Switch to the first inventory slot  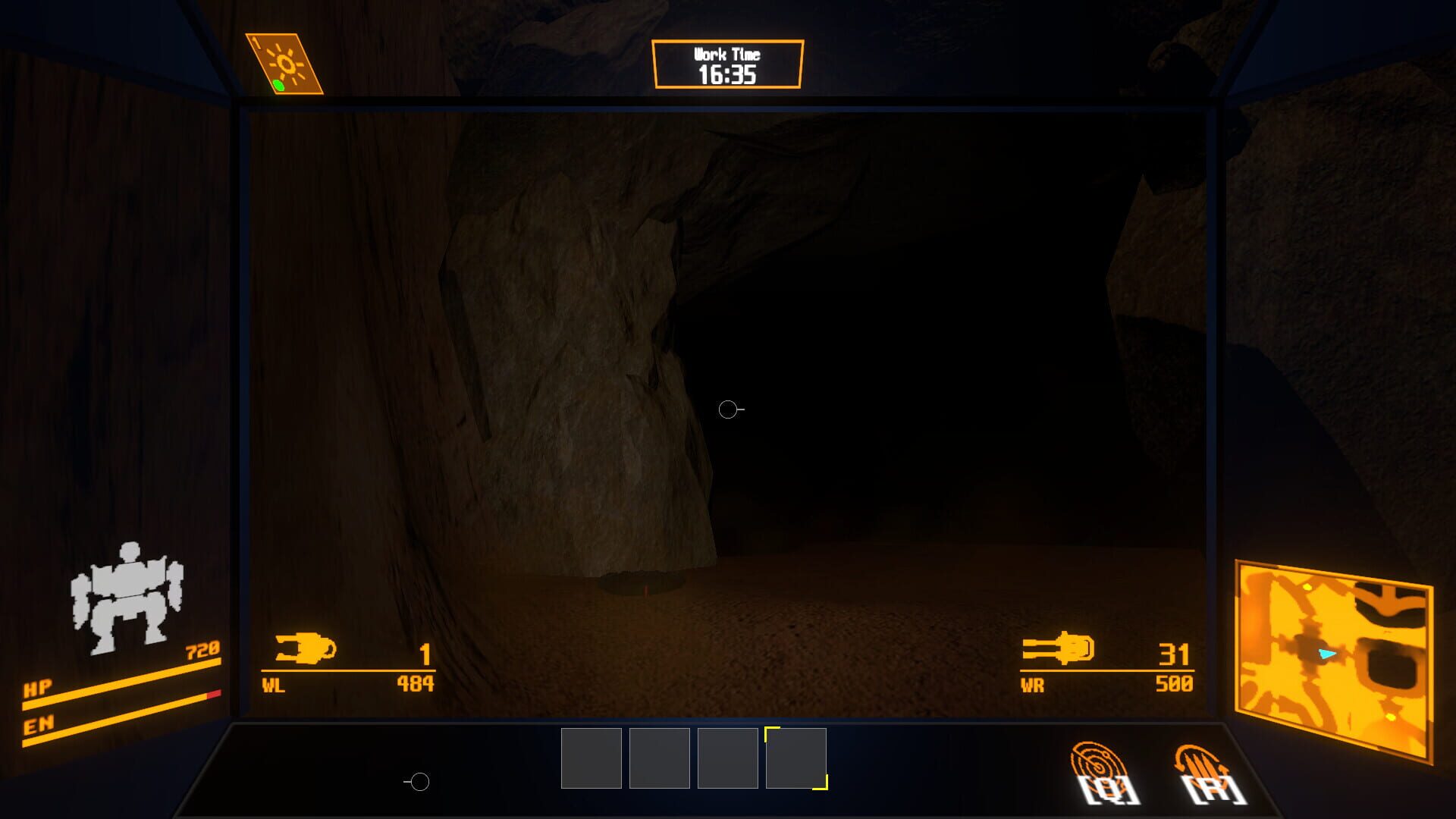click(590, 758)
